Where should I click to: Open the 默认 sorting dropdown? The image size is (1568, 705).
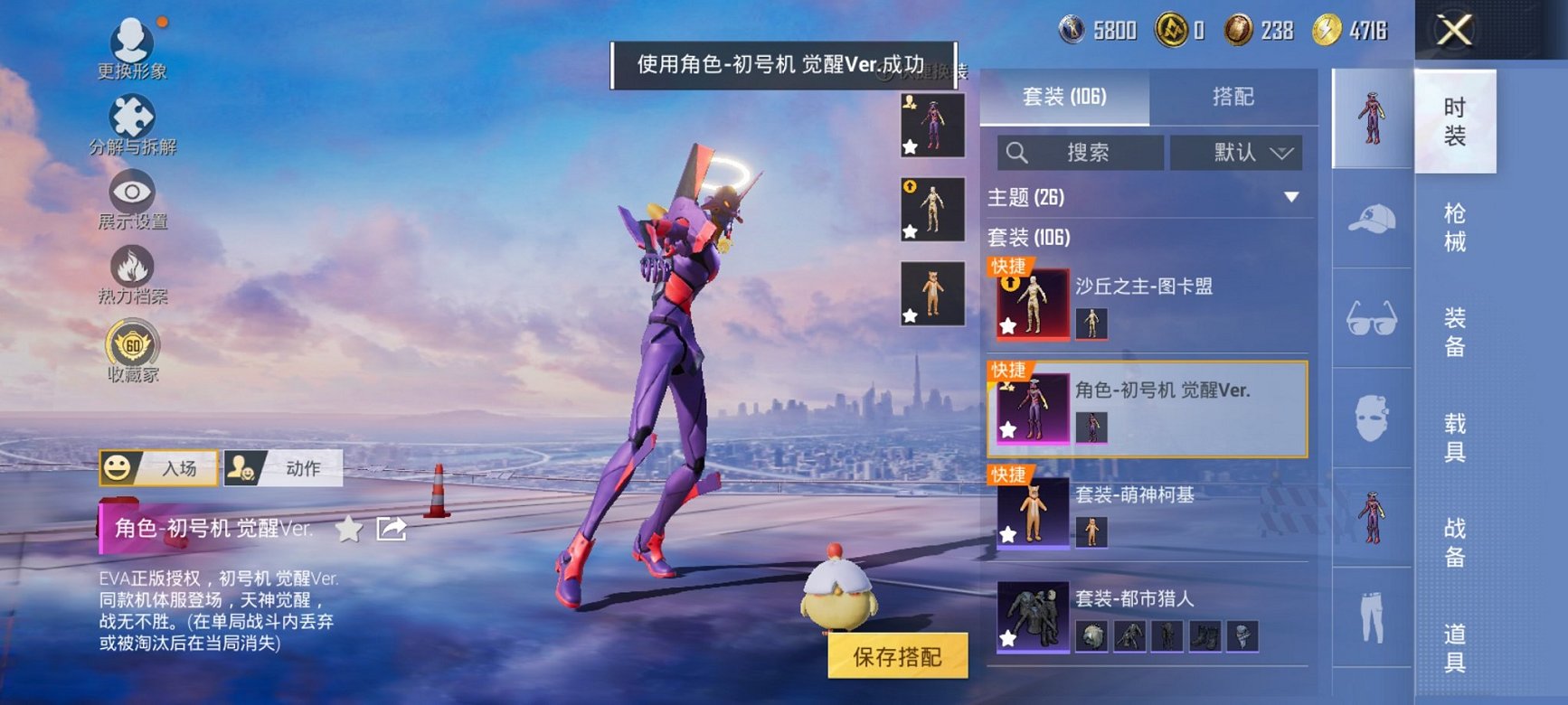tap(1237, 152)
